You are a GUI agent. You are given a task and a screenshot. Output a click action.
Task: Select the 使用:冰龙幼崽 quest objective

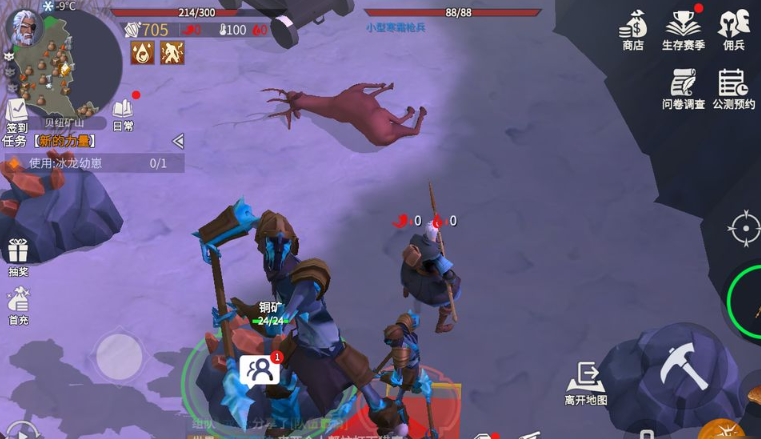(x=90, y=163)
